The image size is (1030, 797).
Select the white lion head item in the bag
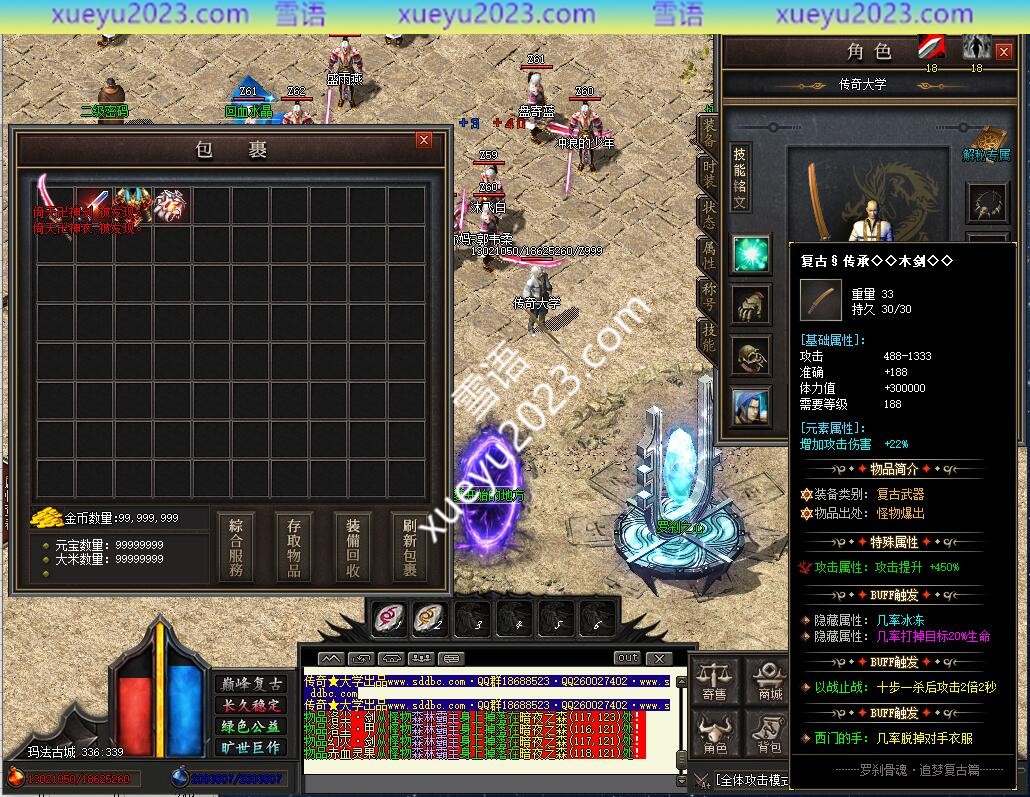pyautogui.click(x=171, y=205)
